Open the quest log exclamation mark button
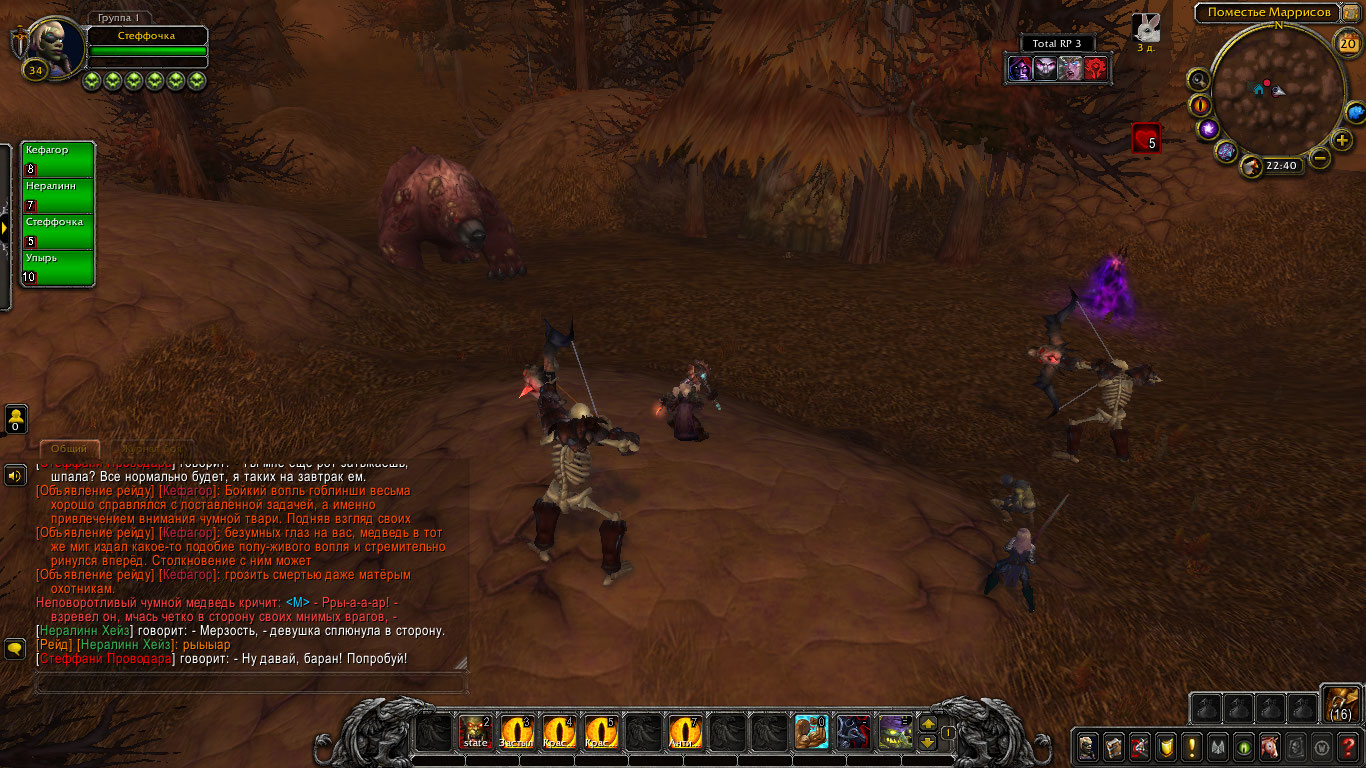 click(x=1191, y=746)
